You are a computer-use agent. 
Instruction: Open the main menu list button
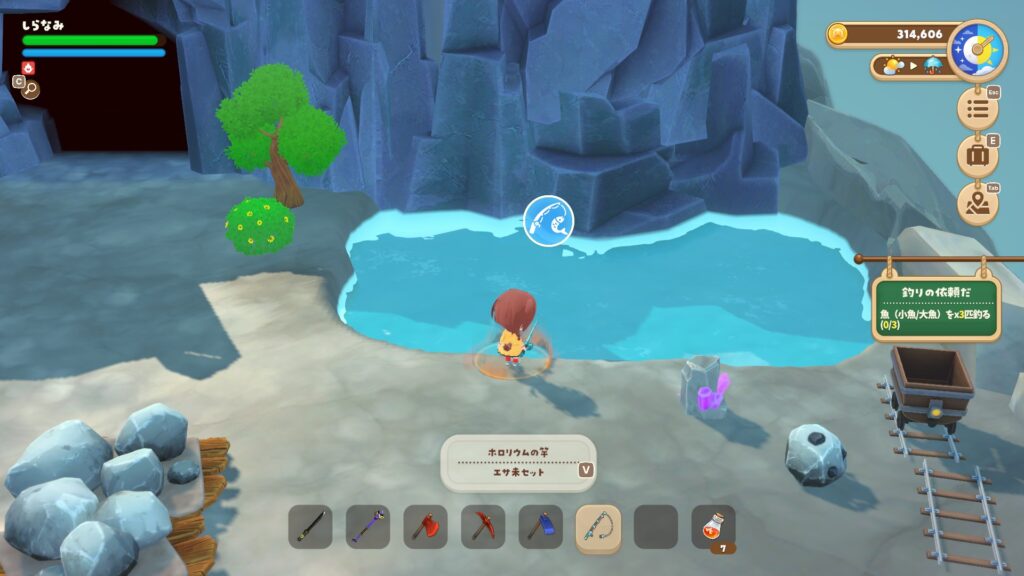tap(977, 109)
